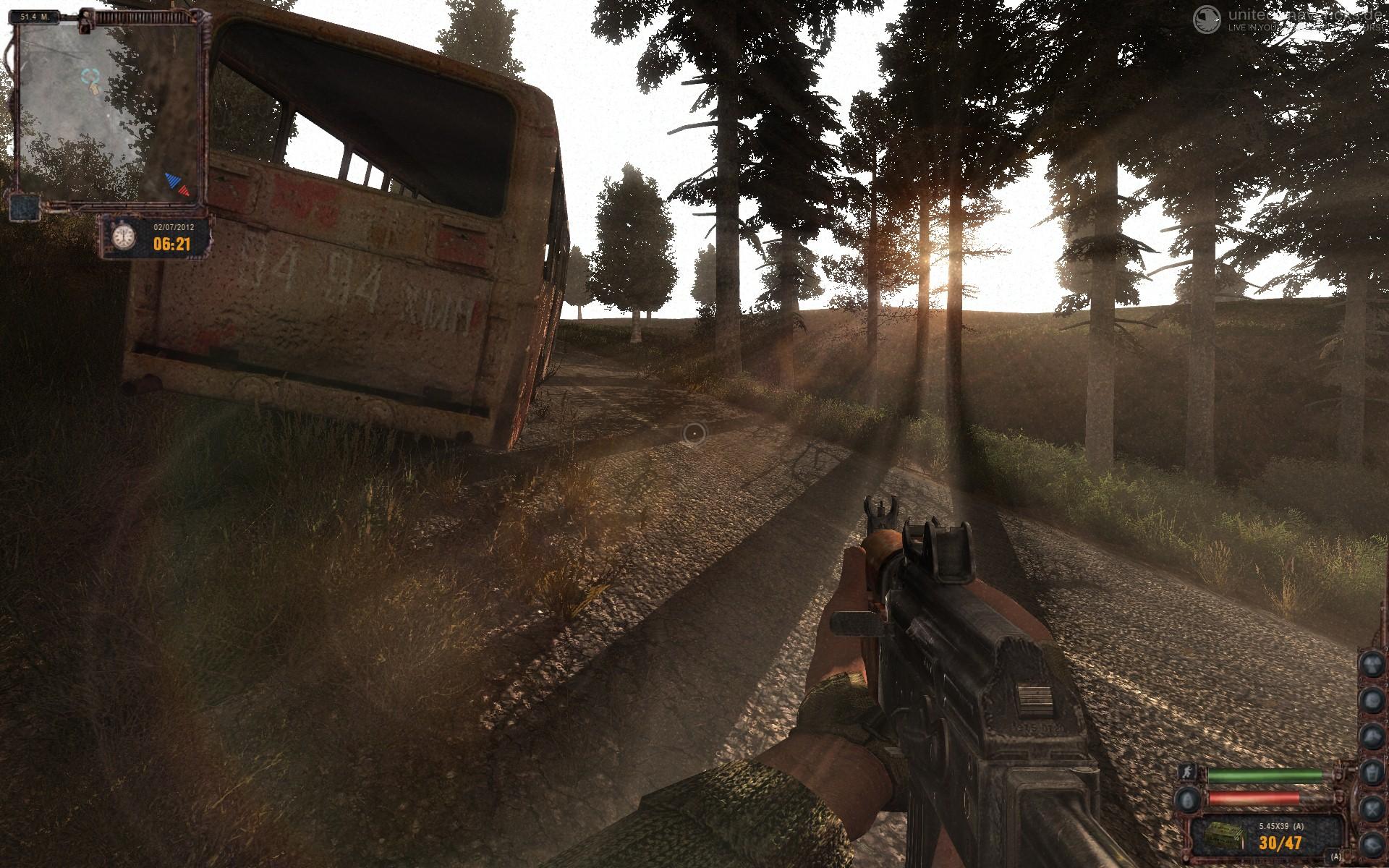Select the cyan objective marker on the minimap
Viewport: 1389px width, 868px height.
point(90,75)
